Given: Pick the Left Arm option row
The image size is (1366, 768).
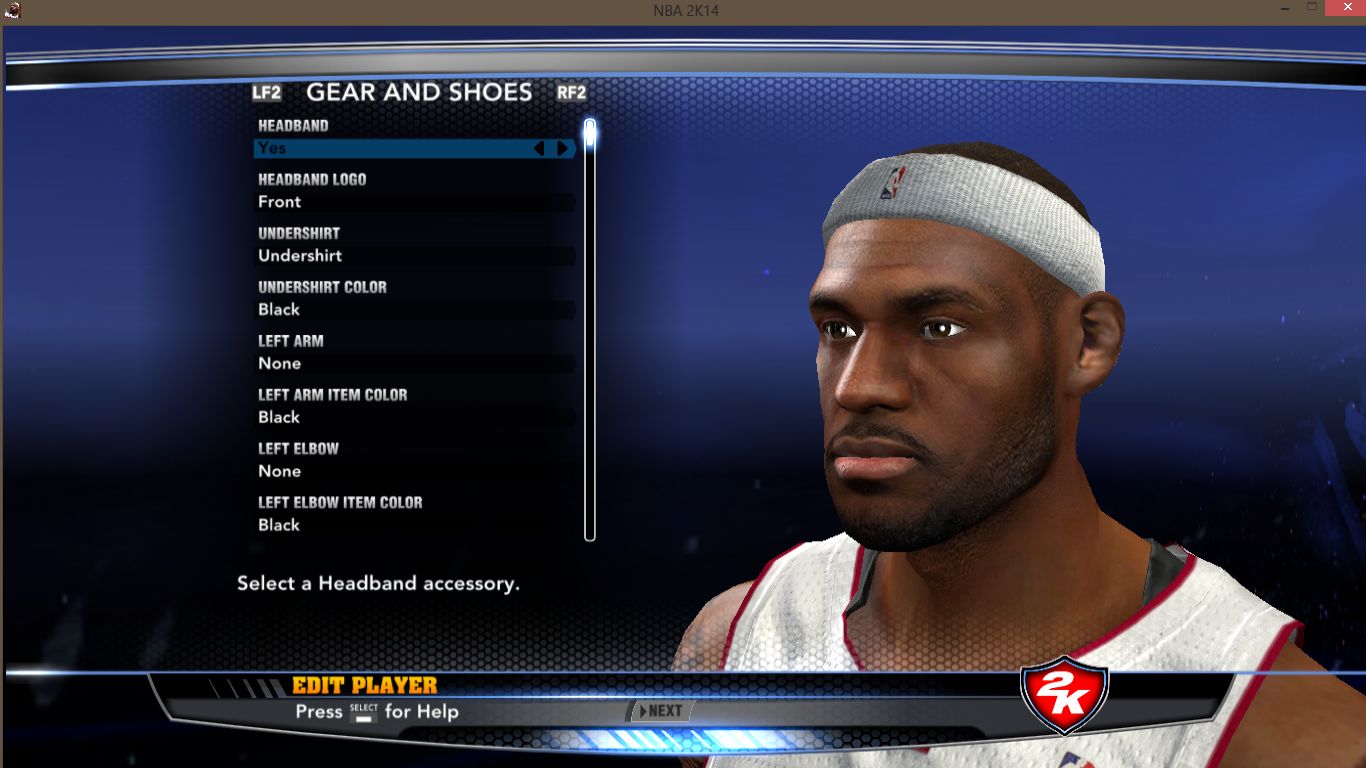Looking at the screenshot, I should tap(414, 364).
